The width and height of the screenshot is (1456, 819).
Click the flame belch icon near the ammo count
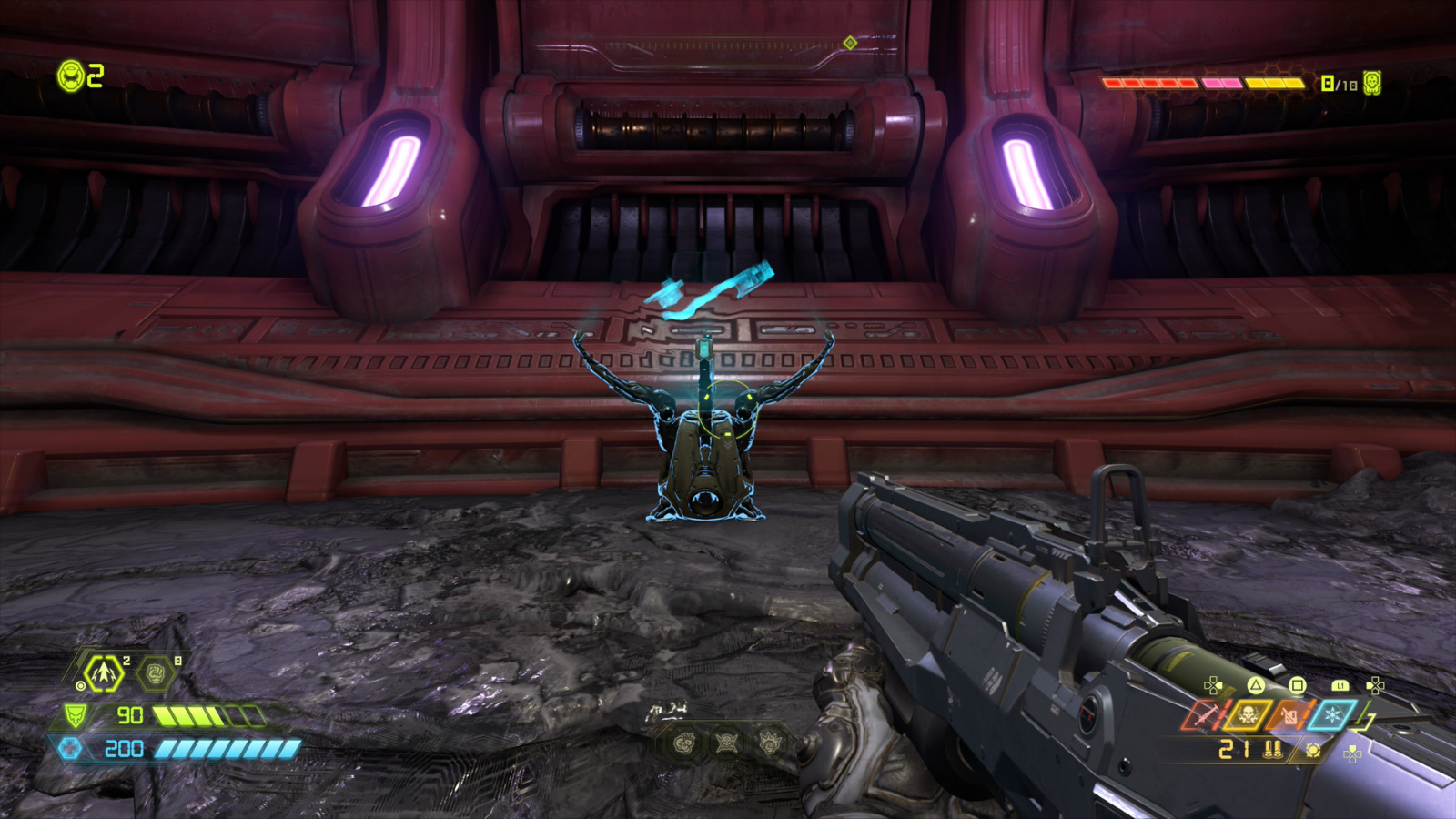point(1313,750)
